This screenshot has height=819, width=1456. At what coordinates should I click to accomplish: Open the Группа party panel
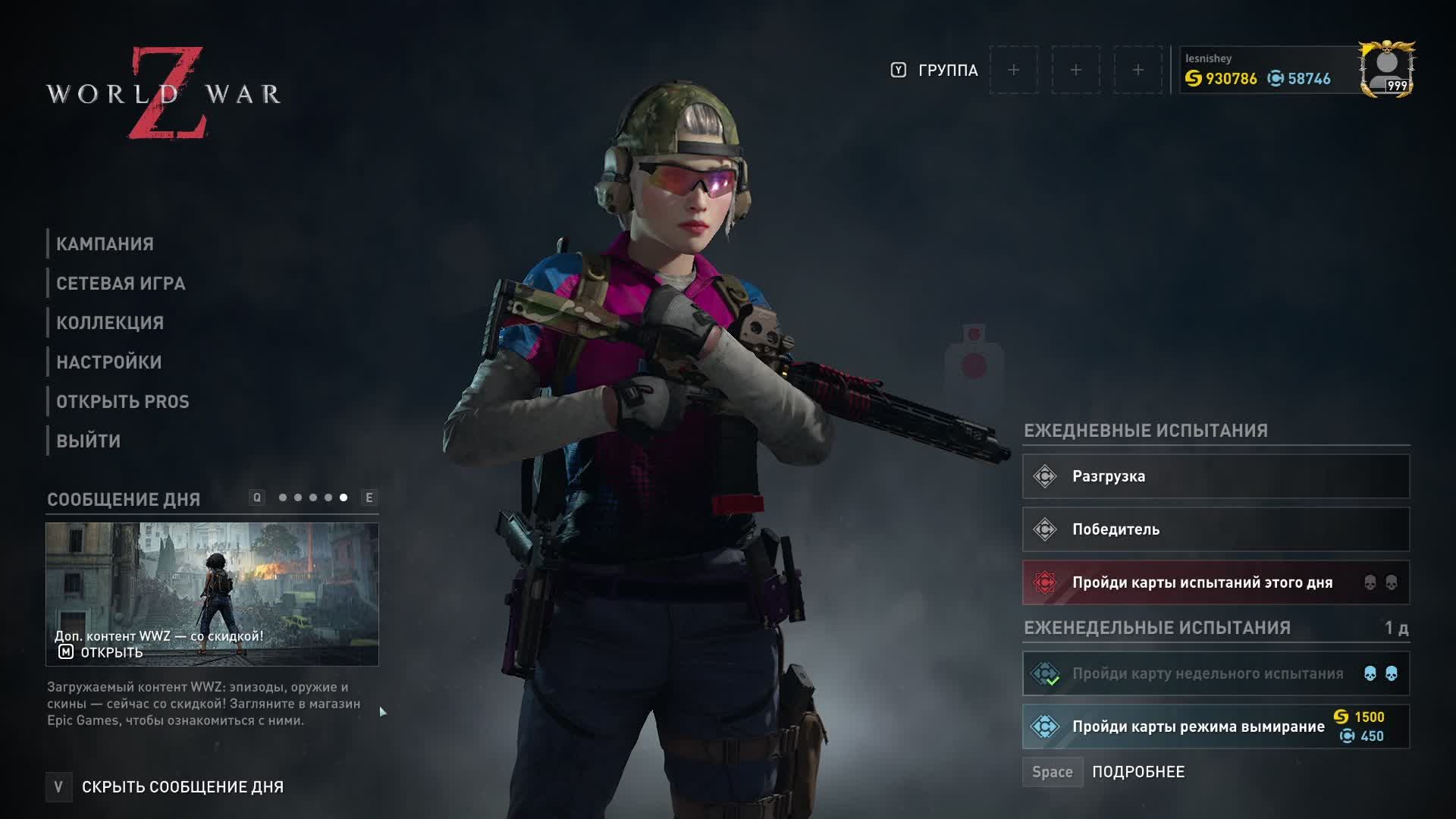947,71
